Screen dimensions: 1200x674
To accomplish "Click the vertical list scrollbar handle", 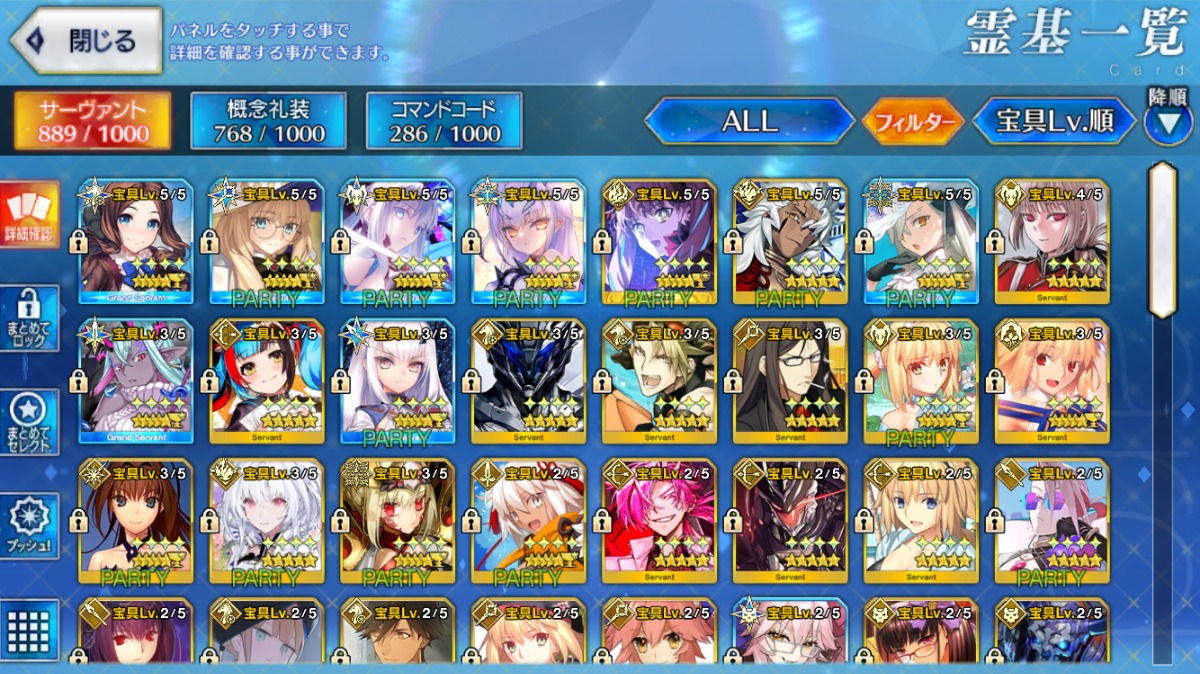I will tap(1162, 240).
